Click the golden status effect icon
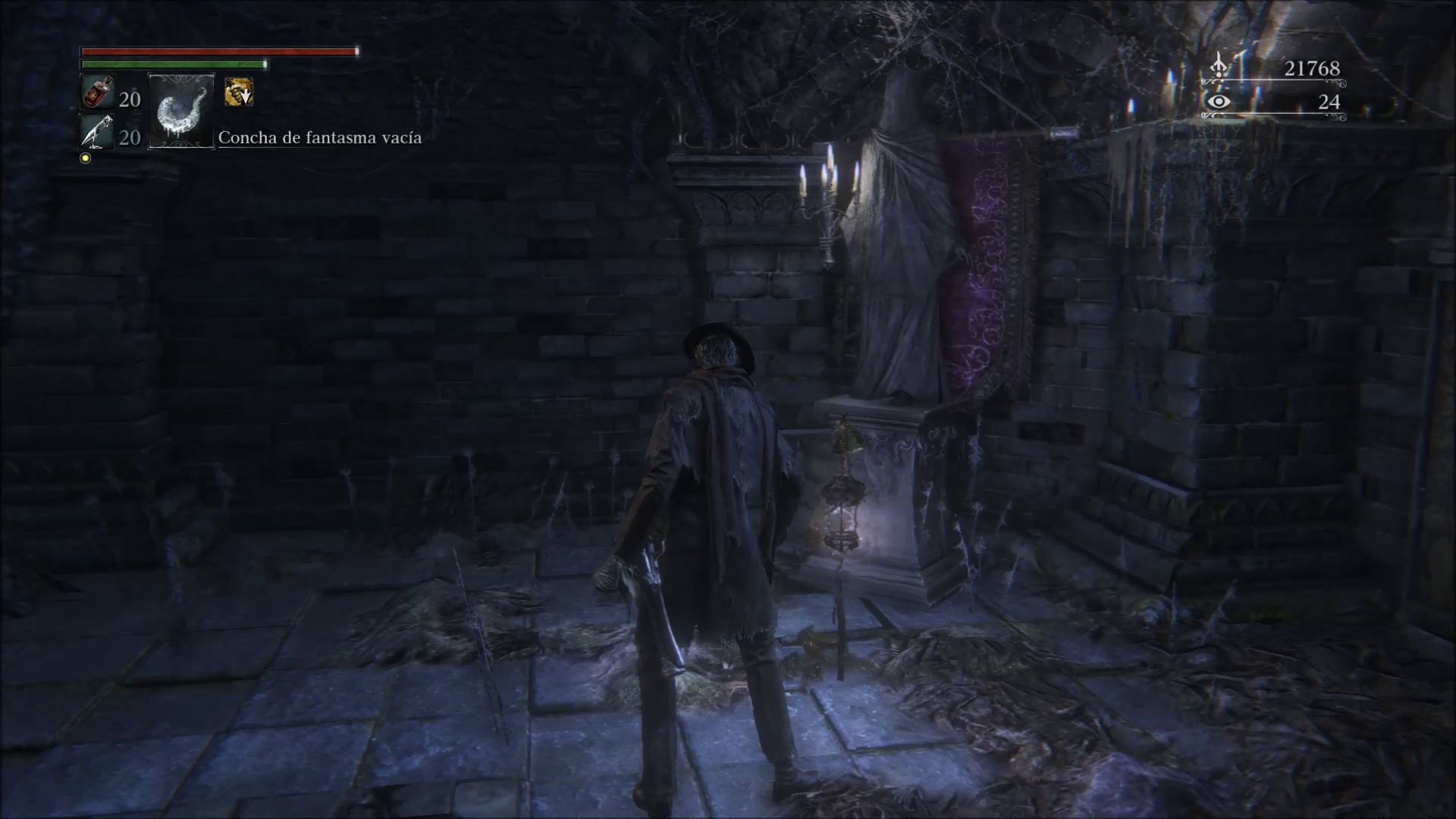Screen dimensions: 1456x819 (x=239, y=93)
